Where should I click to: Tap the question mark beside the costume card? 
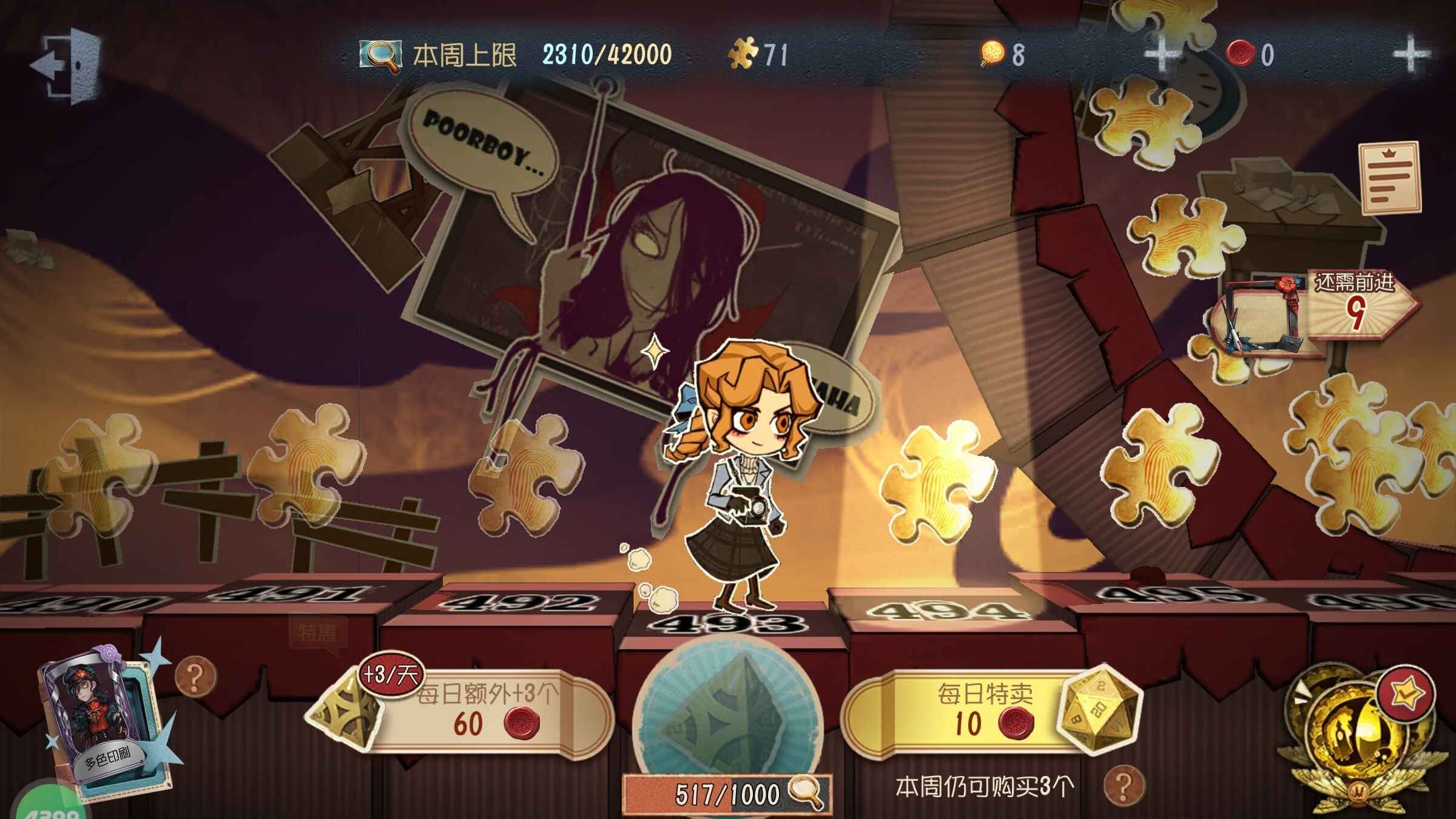click(x=195, y=678)
